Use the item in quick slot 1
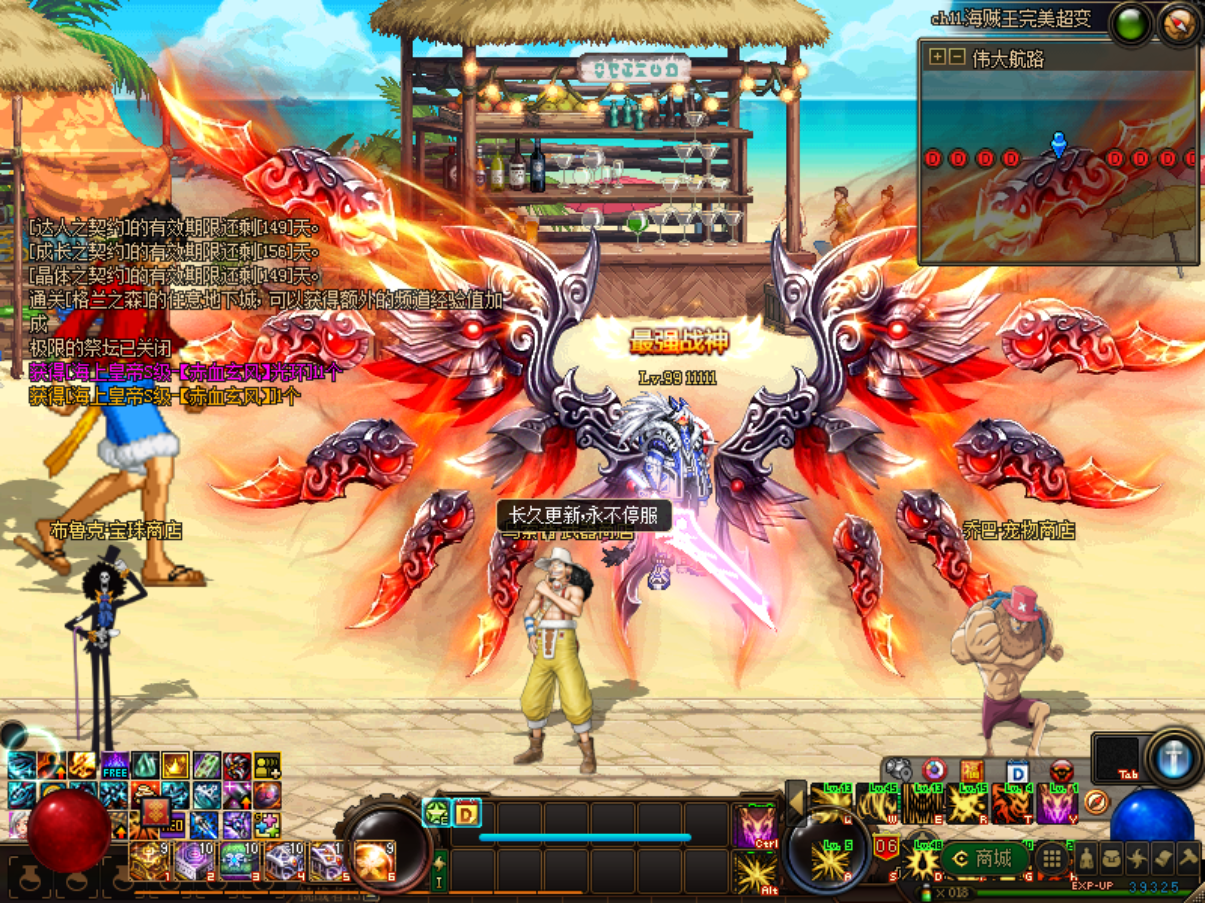The image size is (1205, 903). pyautogui.click(x=148, y=859)
